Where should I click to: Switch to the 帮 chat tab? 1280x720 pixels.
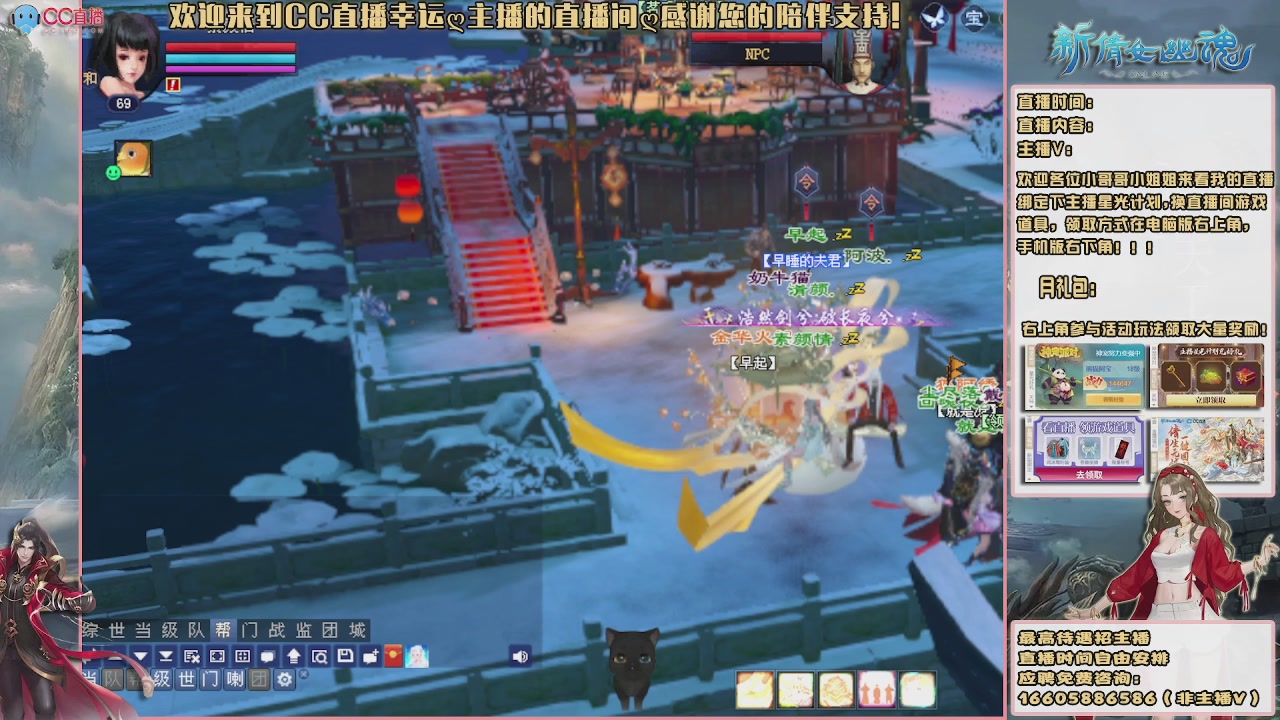click(x=223, y=631)
